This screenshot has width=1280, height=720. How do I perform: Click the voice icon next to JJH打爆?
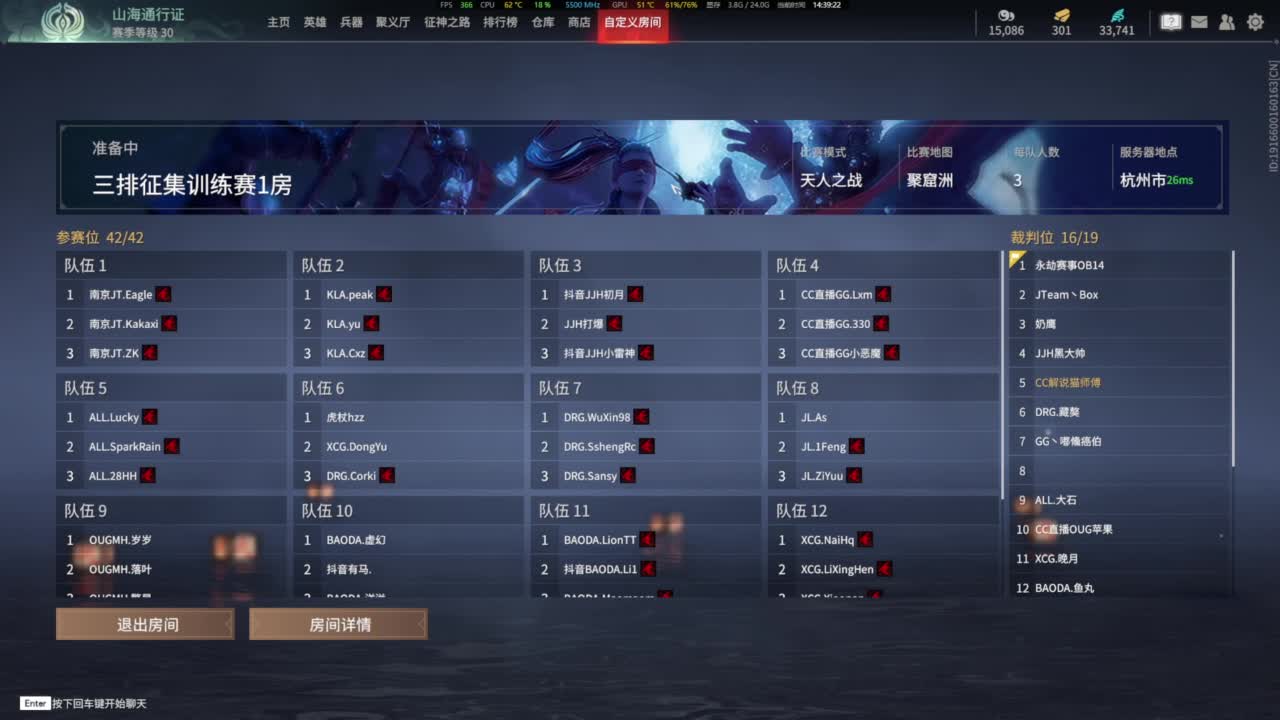coord(613,323)
